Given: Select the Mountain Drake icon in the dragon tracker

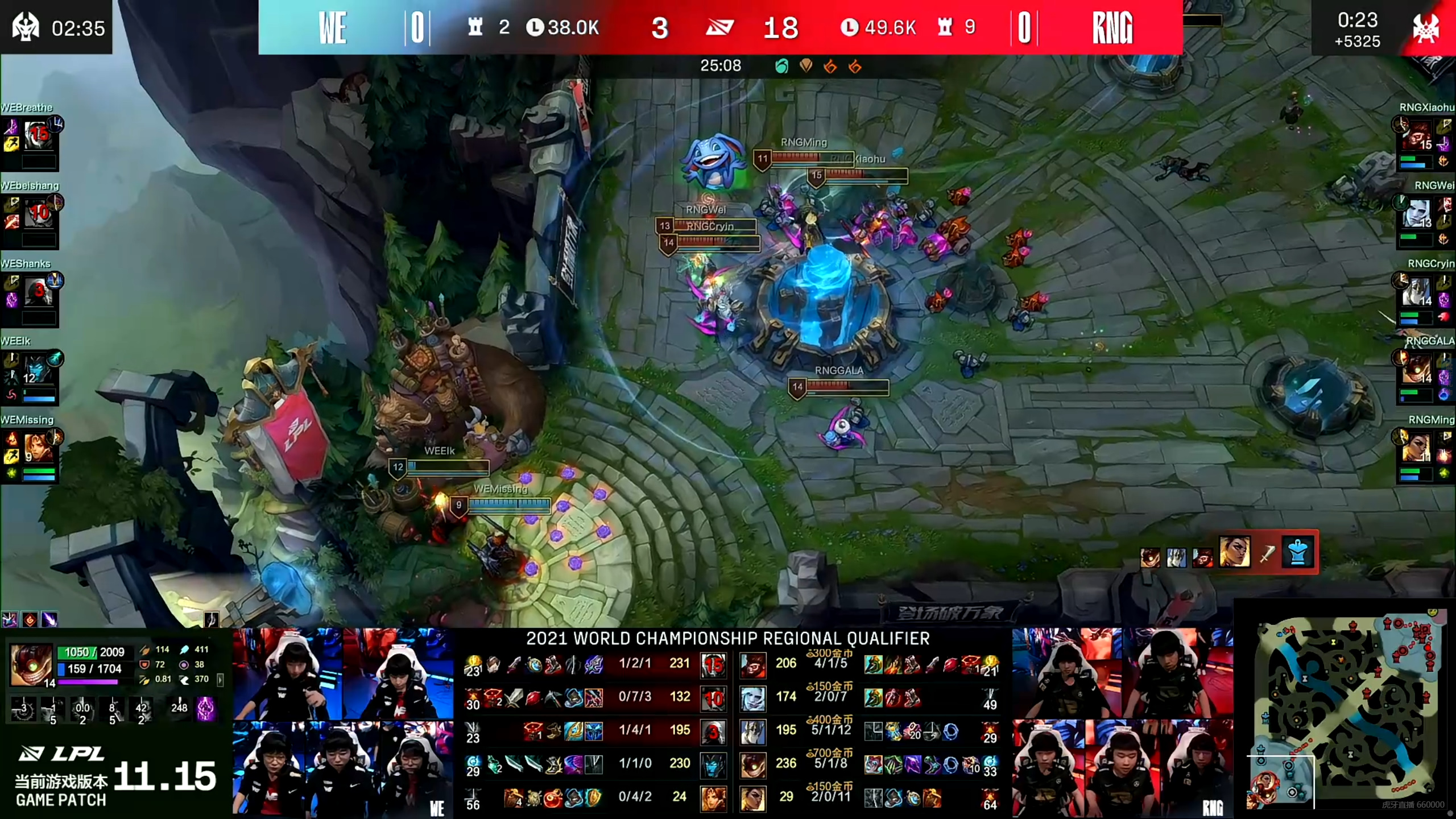Looking at the screenshot, I should pyautogui.click(x=806, y=66).
